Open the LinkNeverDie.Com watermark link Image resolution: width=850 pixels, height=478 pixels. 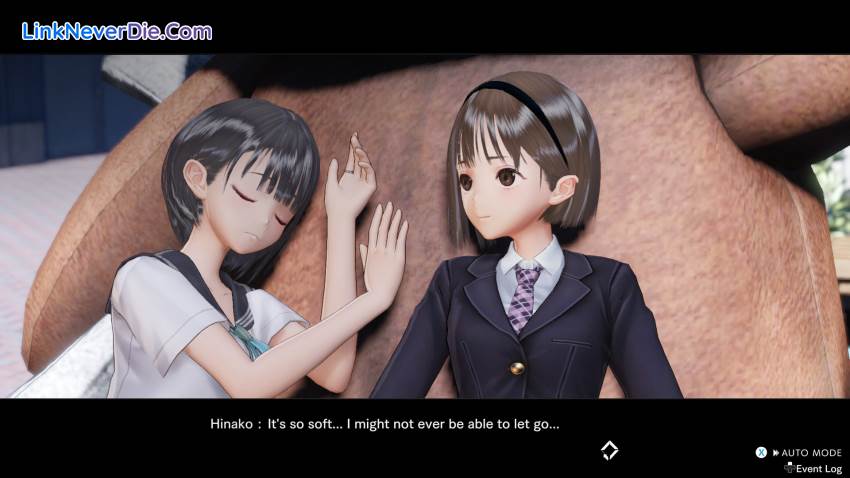tap(117, 31)
